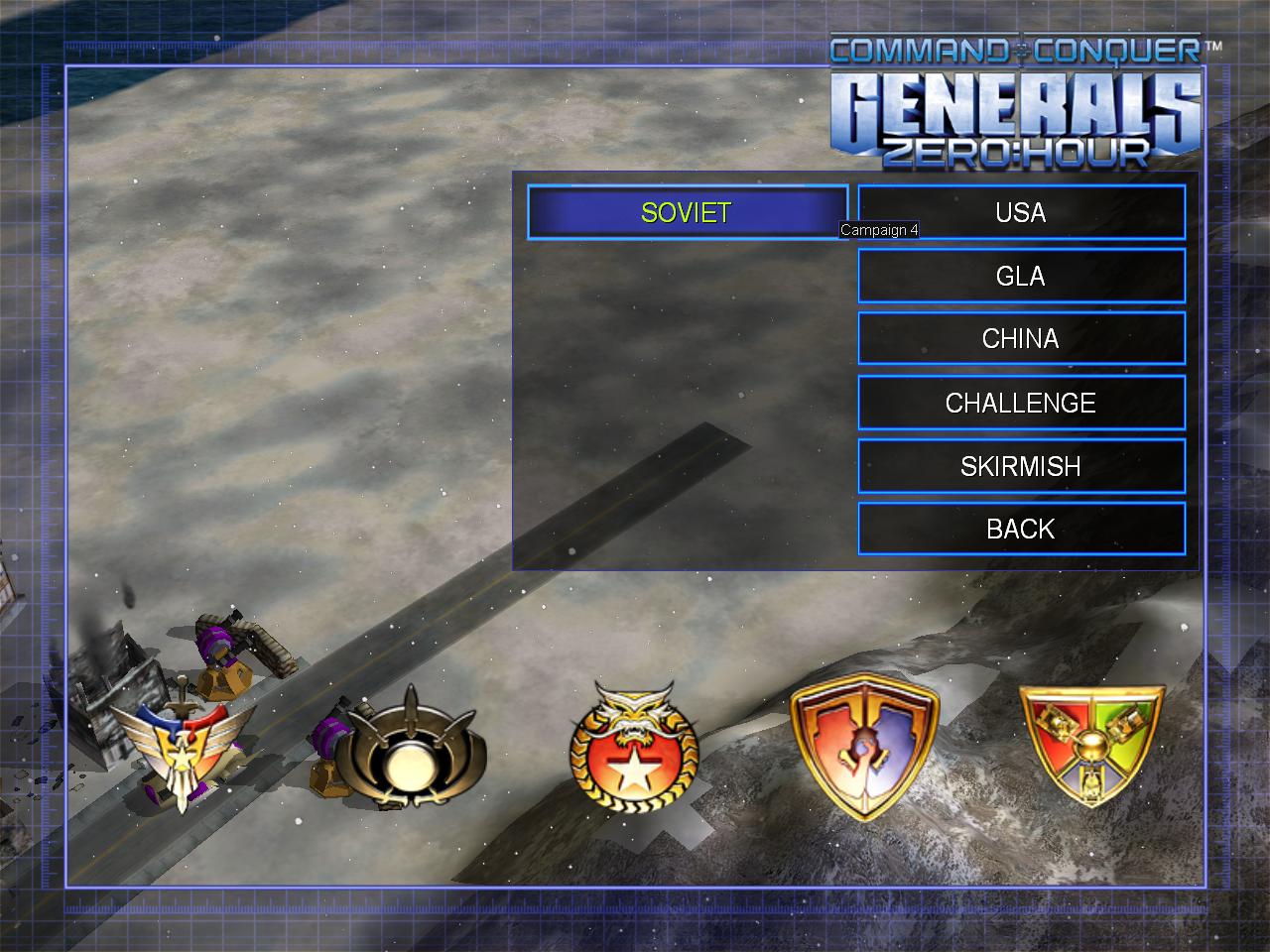Launch a Skirmish game
This screenshot has width=1270, height=952.
[x=1021, y=466]
